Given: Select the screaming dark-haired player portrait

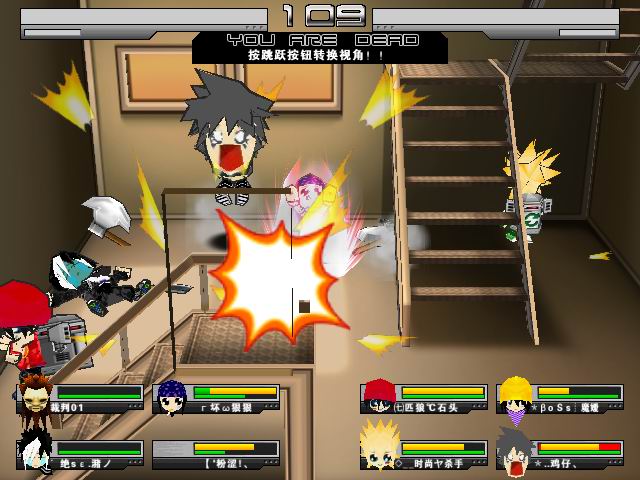Looking at the screenshot, I should [514, 452].
